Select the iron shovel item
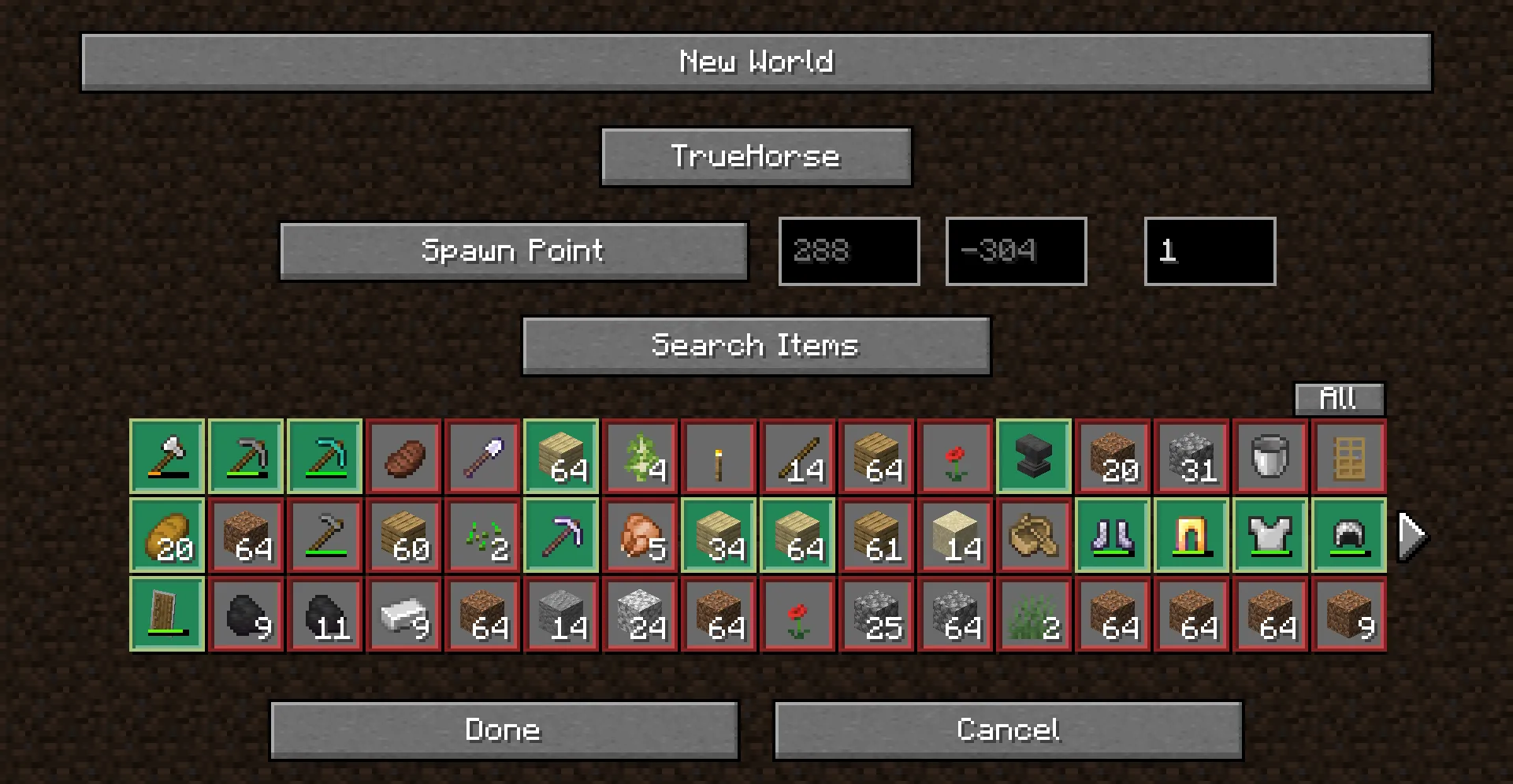 coord(481,457)
